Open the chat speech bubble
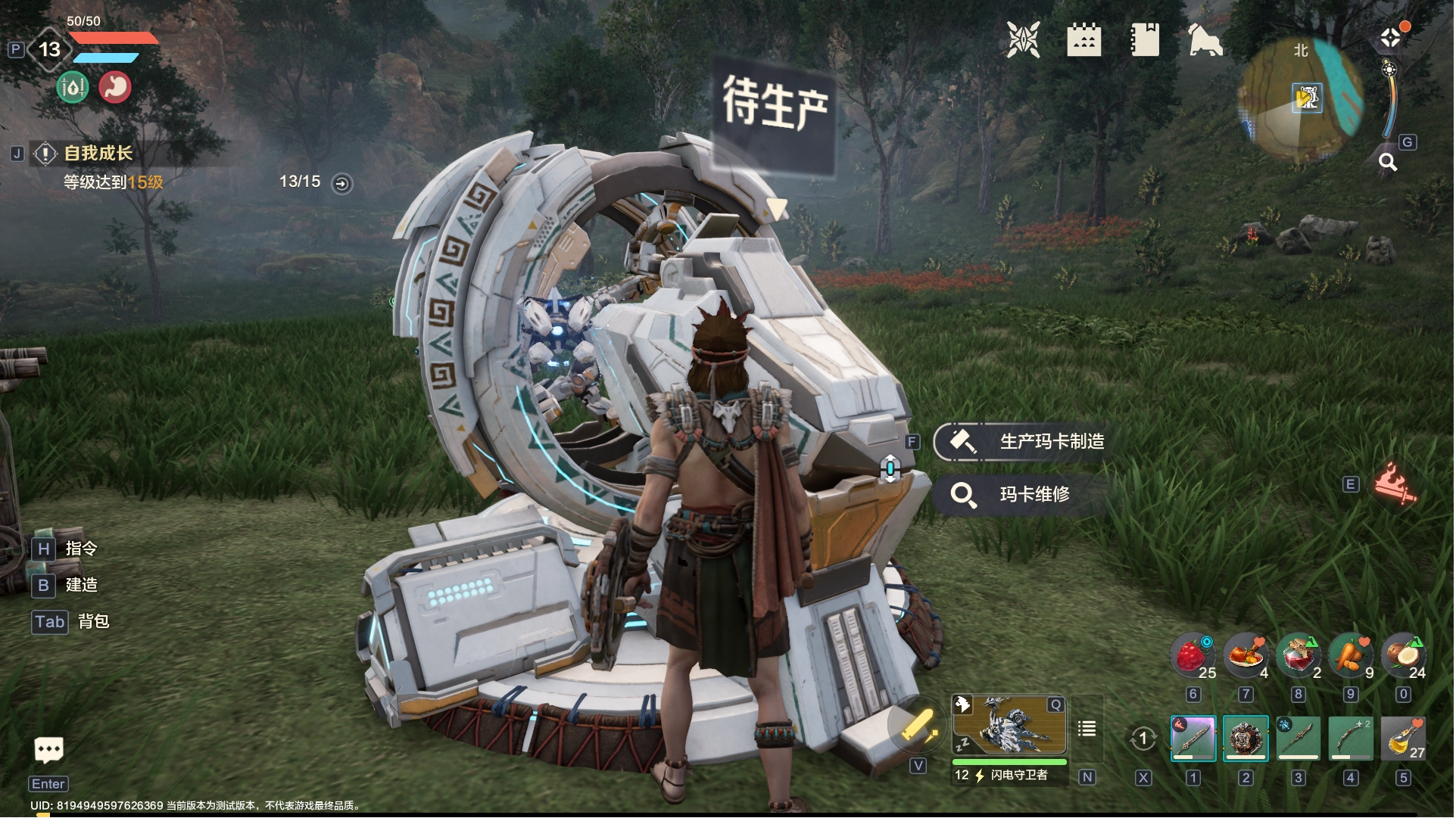The width and height of the screenshot is (1456, 818). pyautogui.click(x=49, y=750)
